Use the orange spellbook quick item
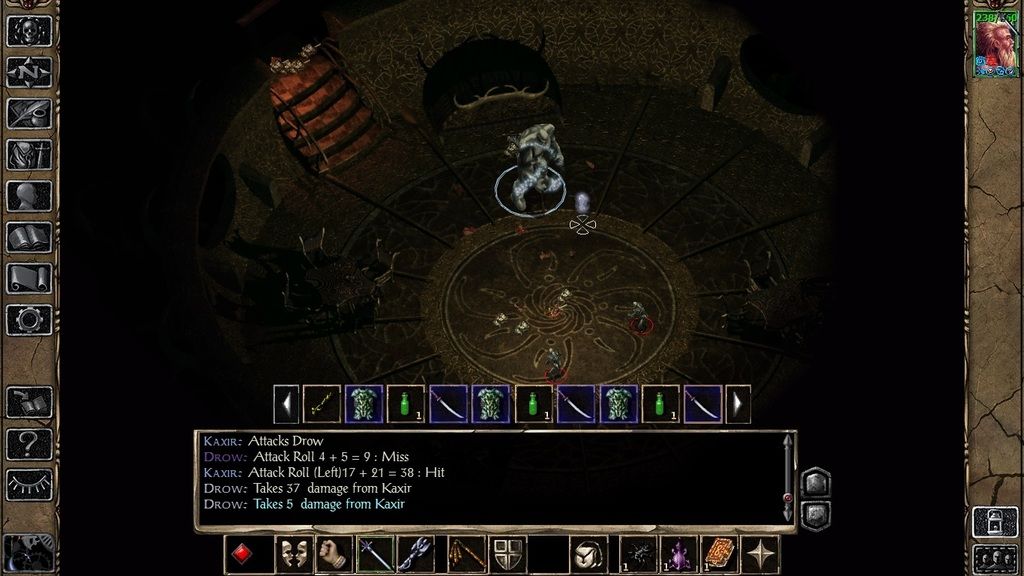 (719, 554)
